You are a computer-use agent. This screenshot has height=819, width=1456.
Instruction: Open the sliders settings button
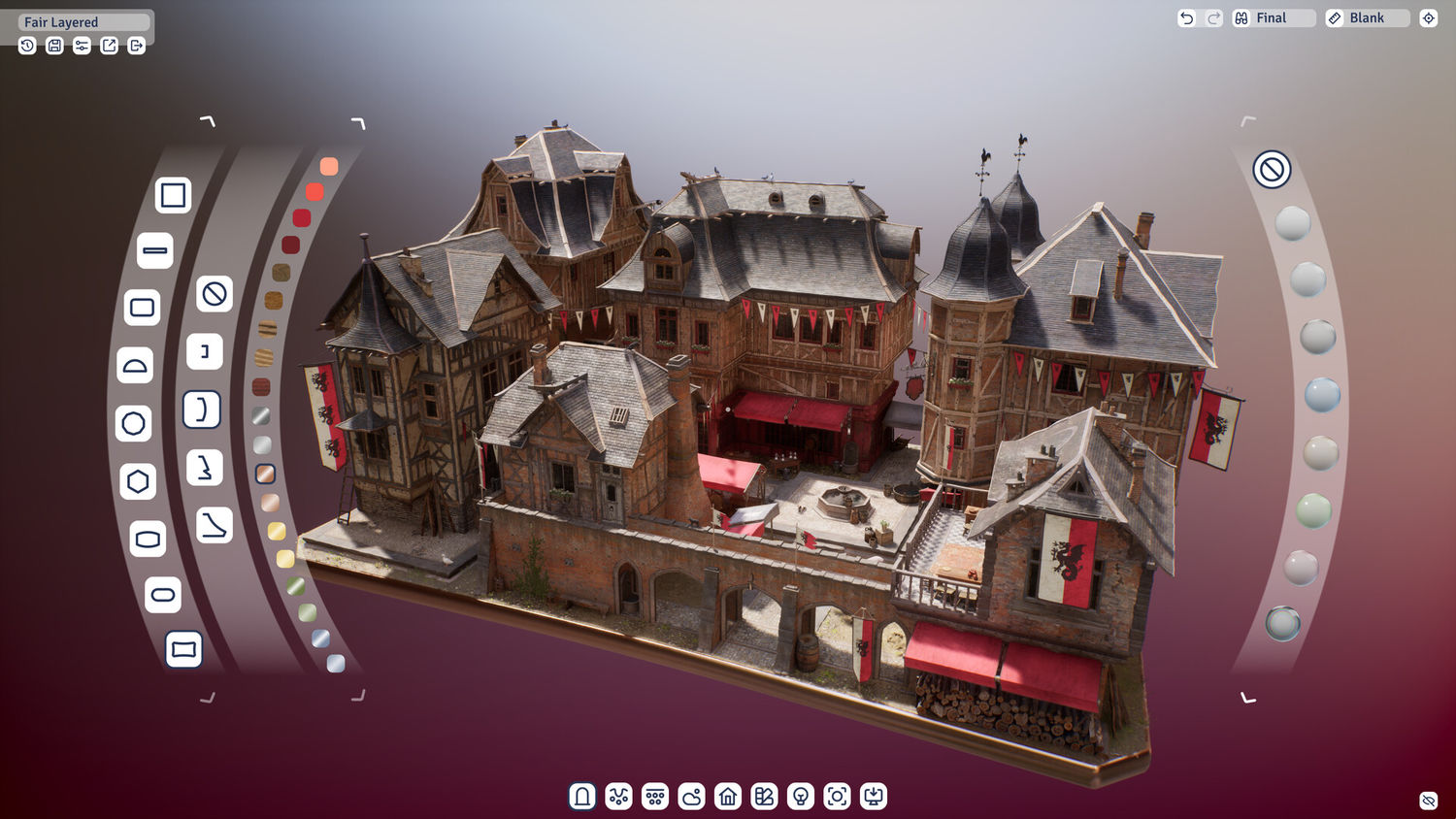(82, 46)
